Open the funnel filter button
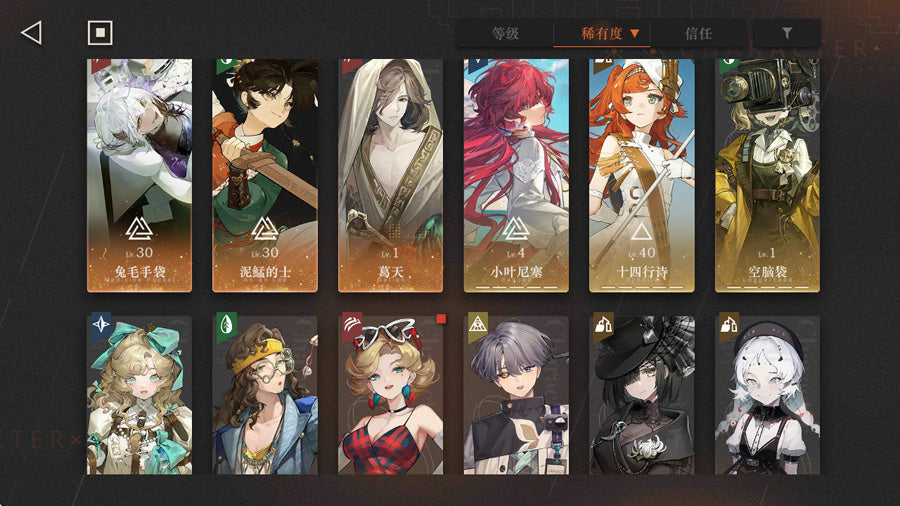Image resolution: width=900 pixels, height=506 pixels. tap(787, 33)
